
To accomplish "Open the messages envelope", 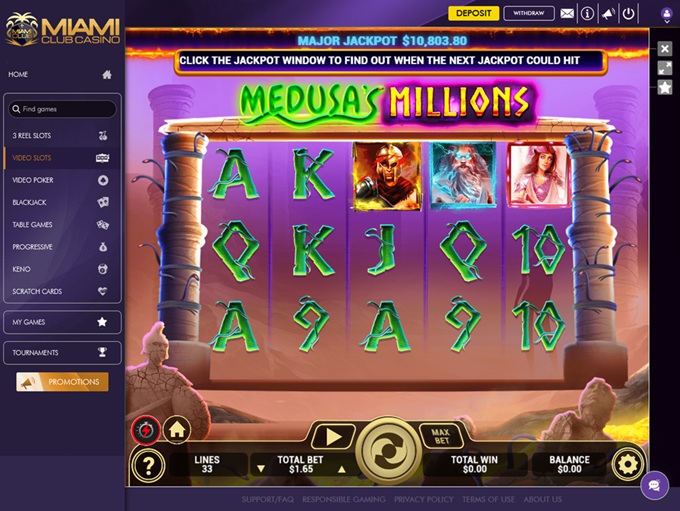I will tap(567, 14).
